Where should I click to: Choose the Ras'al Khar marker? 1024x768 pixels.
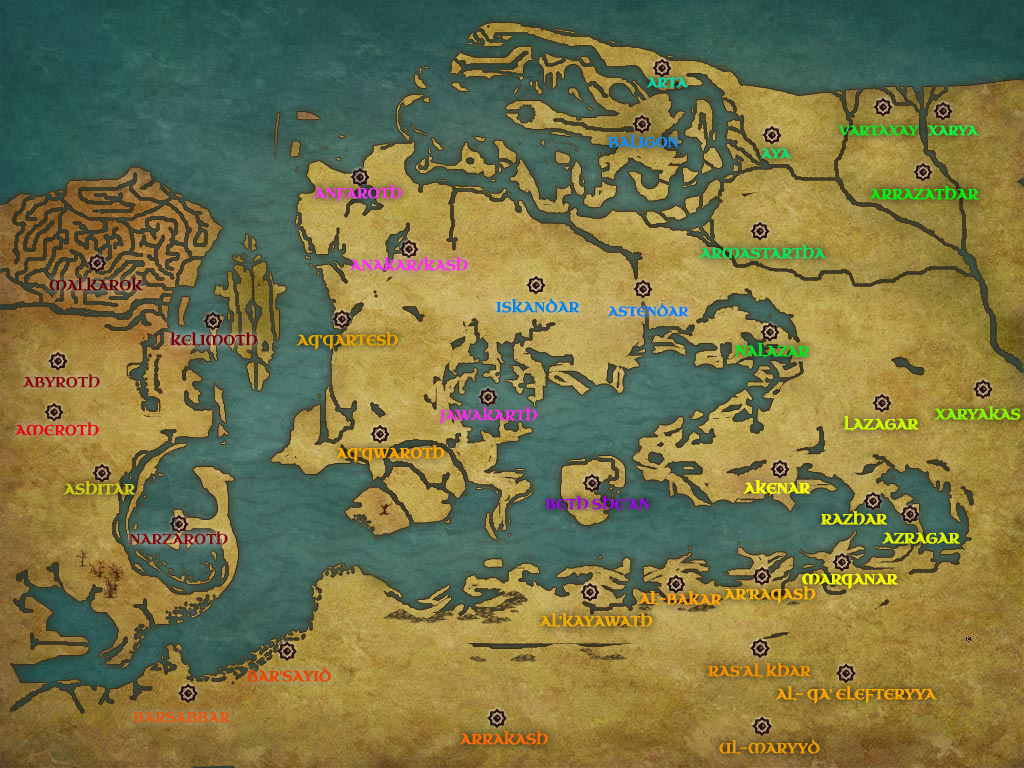pyautogui.click(x=760, y=648)
